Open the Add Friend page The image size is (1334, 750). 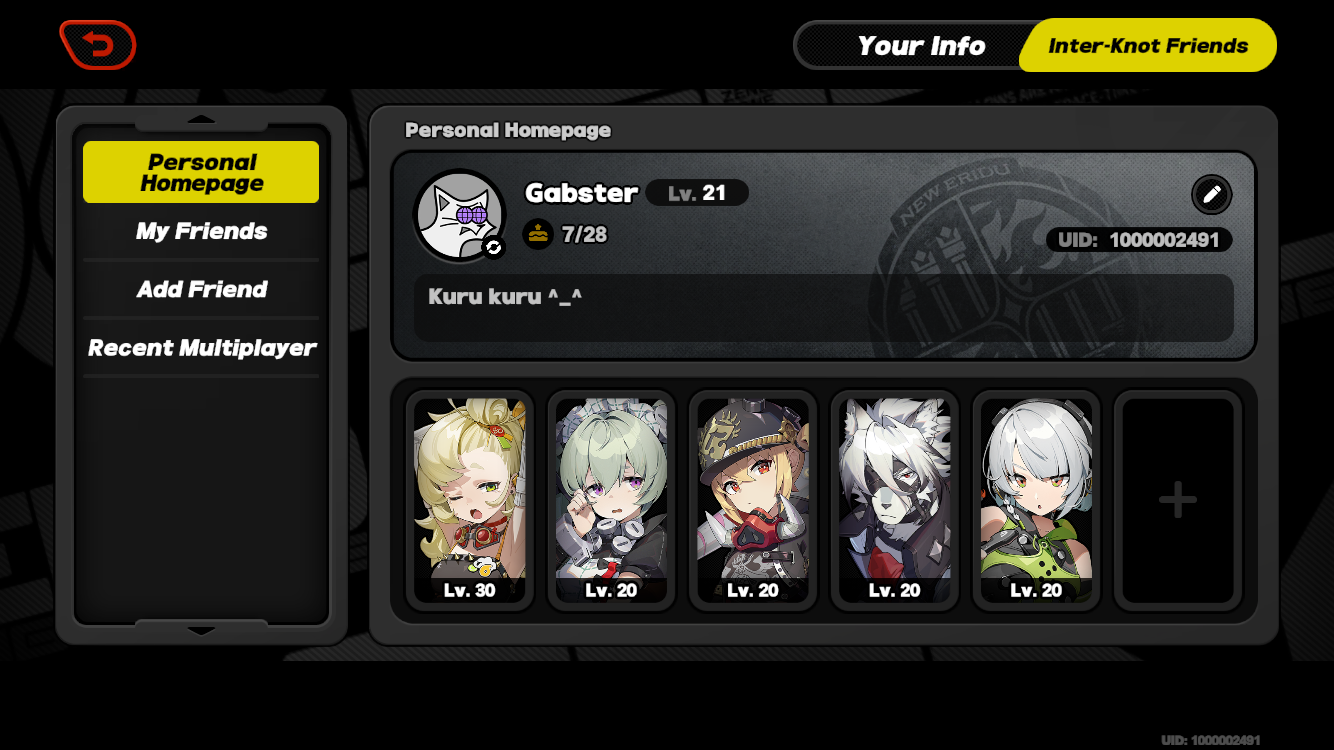200,289
